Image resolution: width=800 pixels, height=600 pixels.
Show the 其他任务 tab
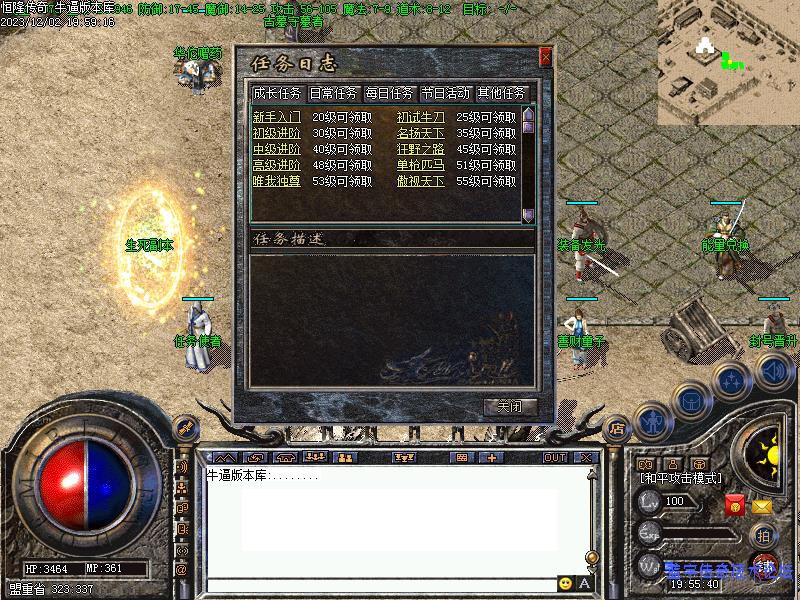[501, 93]
